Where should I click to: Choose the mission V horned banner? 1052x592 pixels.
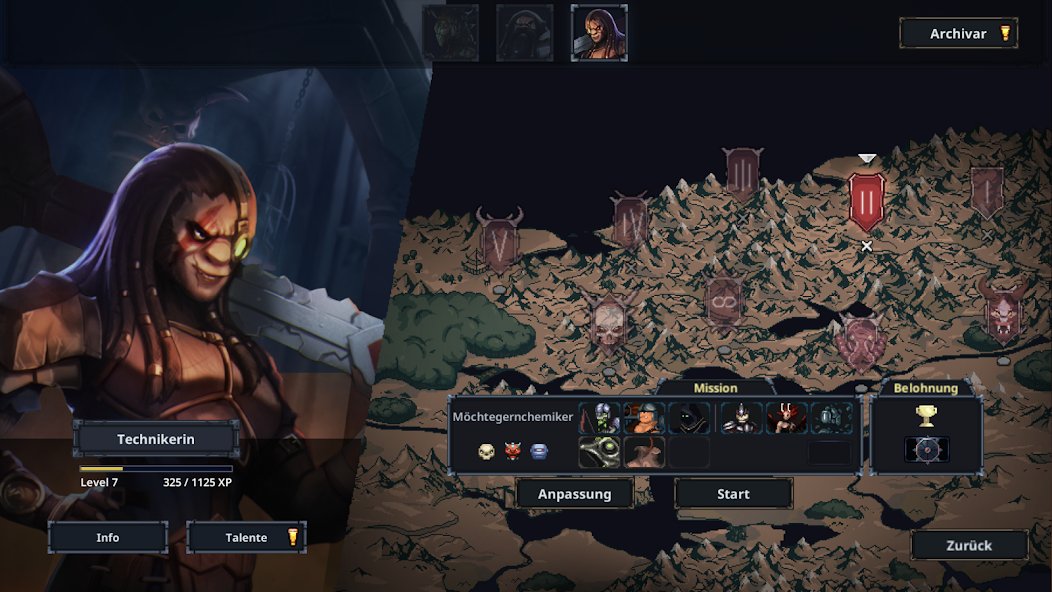pyautogui.click(x=499, y=240)
